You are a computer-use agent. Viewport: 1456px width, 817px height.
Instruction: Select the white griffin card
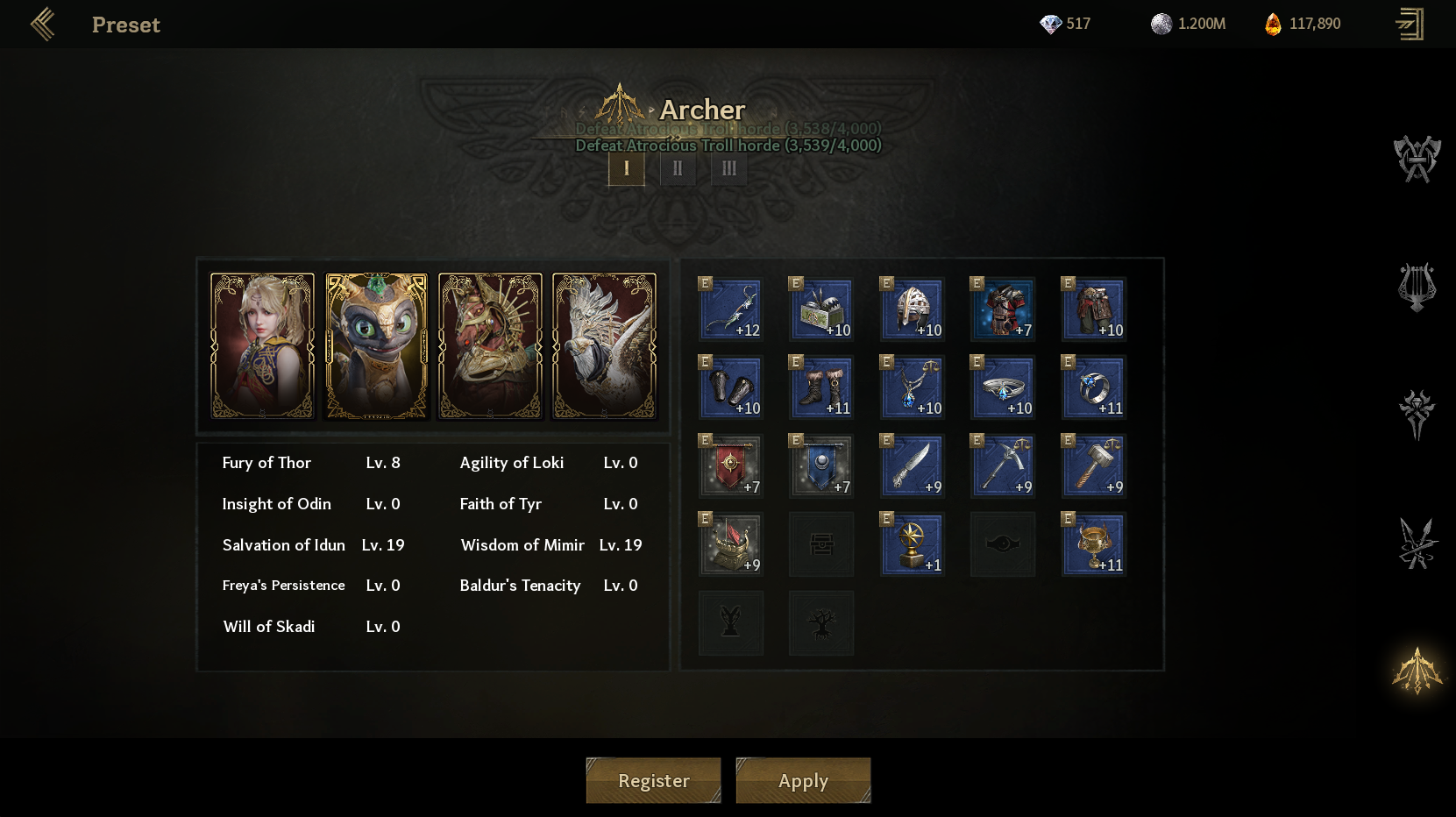click(x=604, y=345)
